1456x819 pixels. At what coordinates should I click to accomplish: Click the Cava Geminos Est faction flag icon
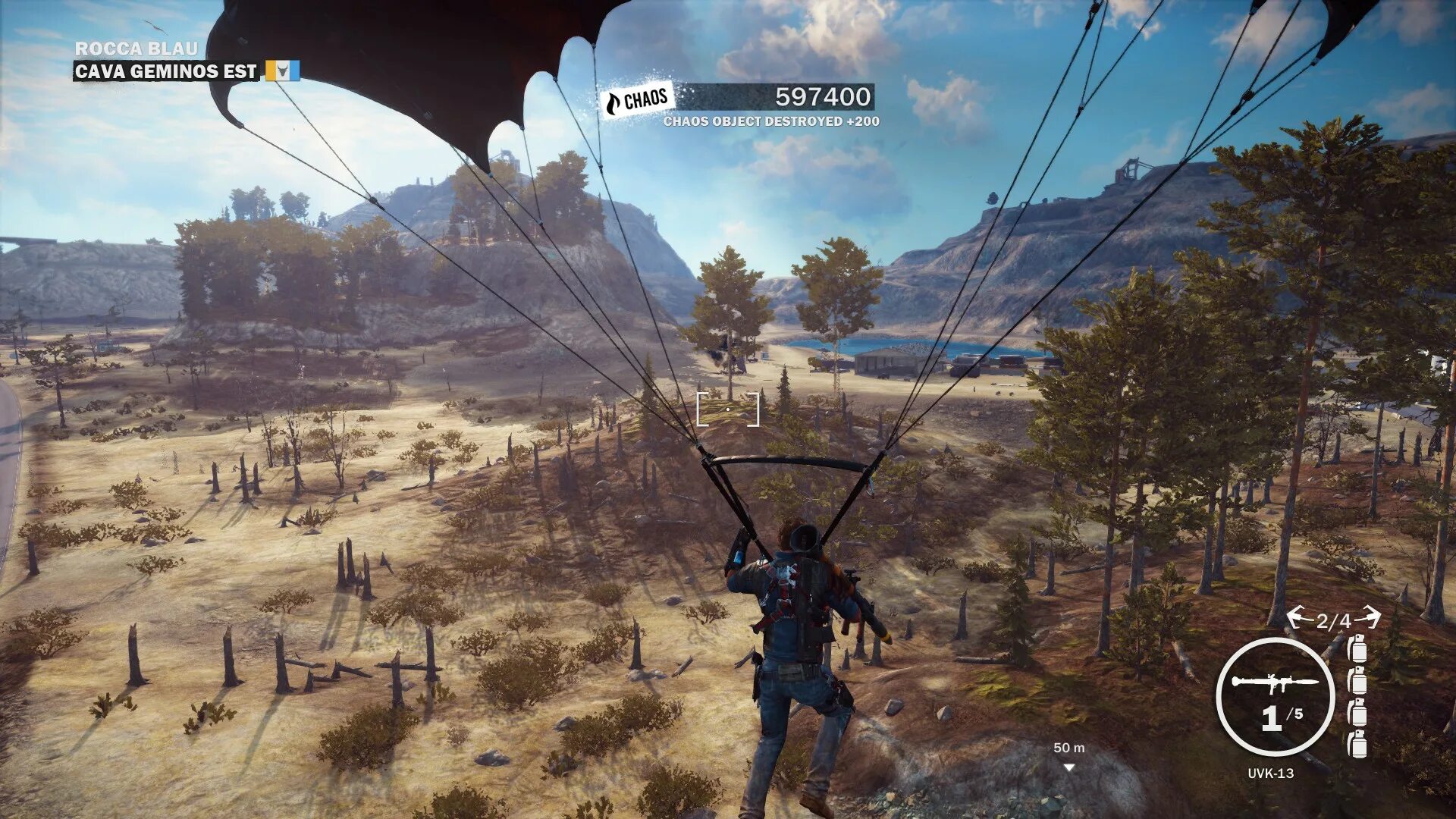(x=282, y=71)
